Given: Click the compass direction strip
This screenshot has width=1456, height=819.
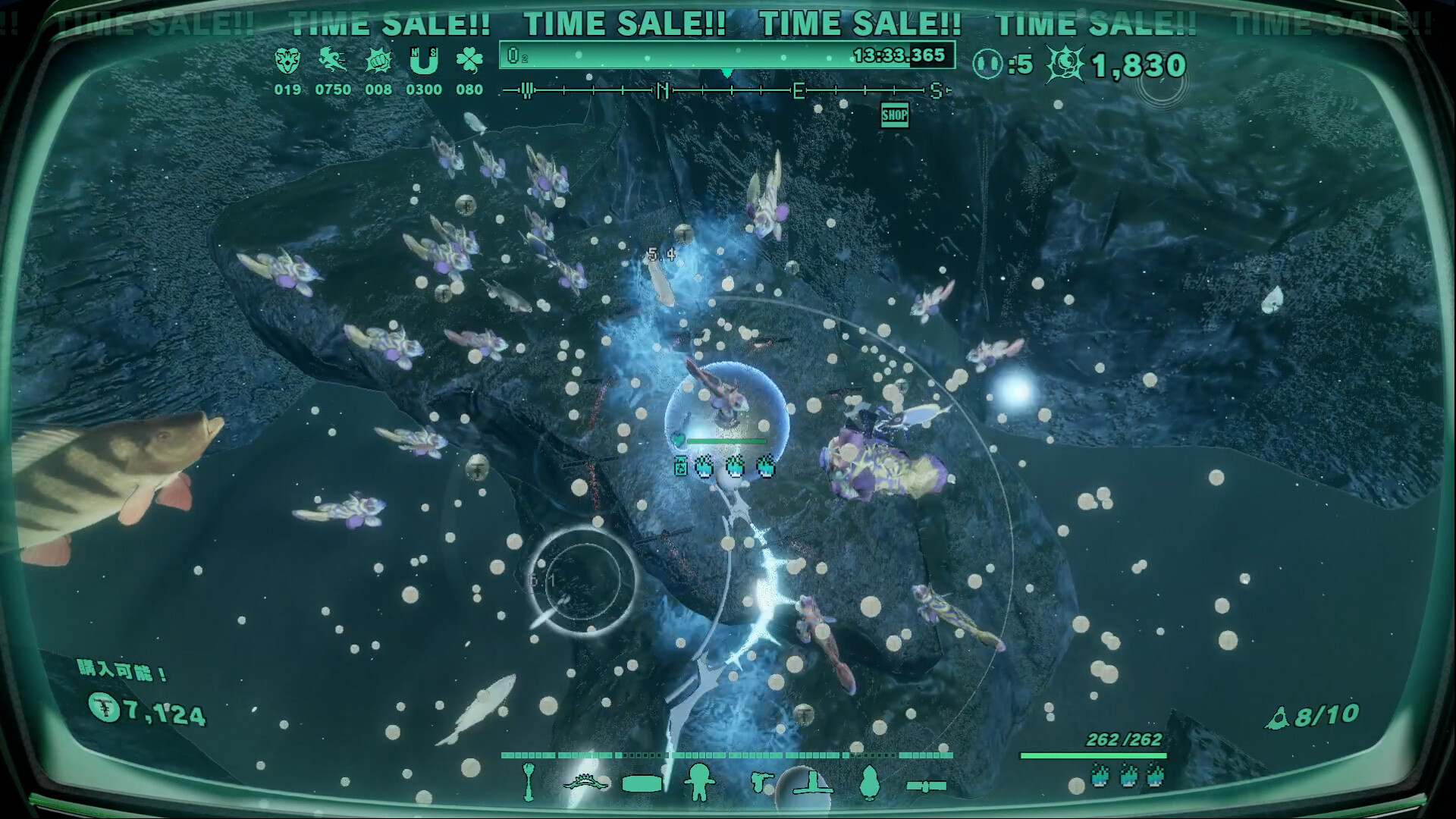Looking at the screenshot, I should tap(726, 92).
